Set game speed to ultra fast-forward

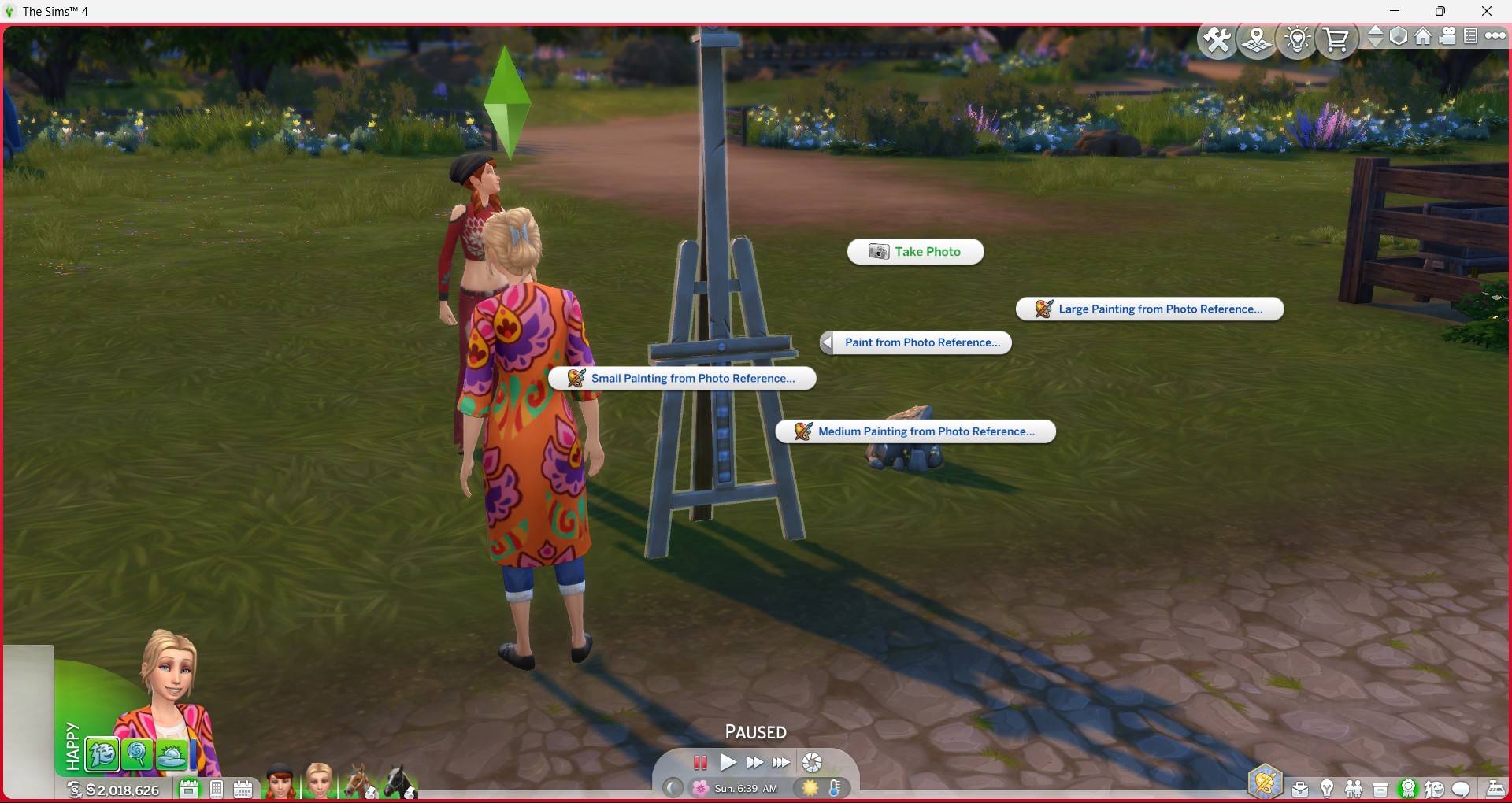click(x=781, y=762)
